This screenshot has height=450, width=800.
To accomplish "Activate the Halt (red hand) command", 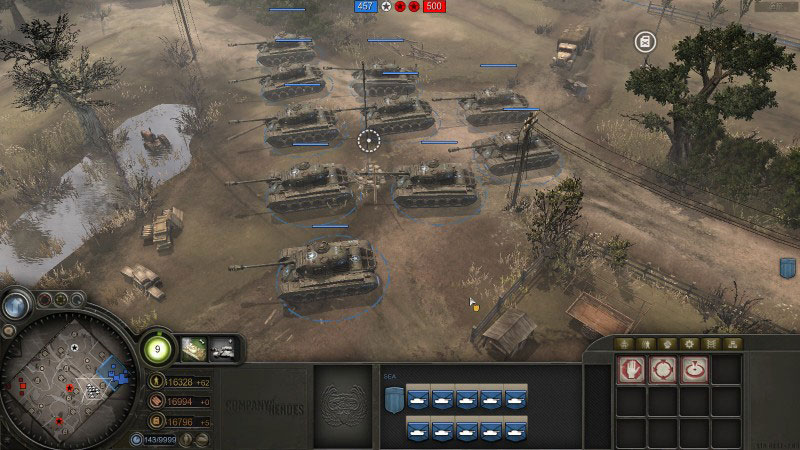I will (630, 370).
